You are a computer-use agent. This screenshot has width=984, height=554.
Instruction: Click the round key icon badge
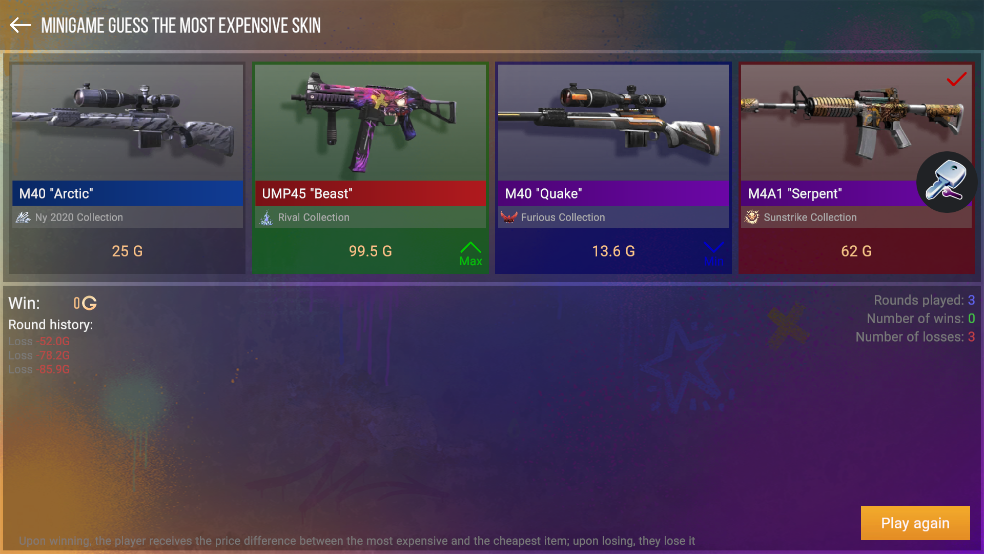[x=945, y=182]
